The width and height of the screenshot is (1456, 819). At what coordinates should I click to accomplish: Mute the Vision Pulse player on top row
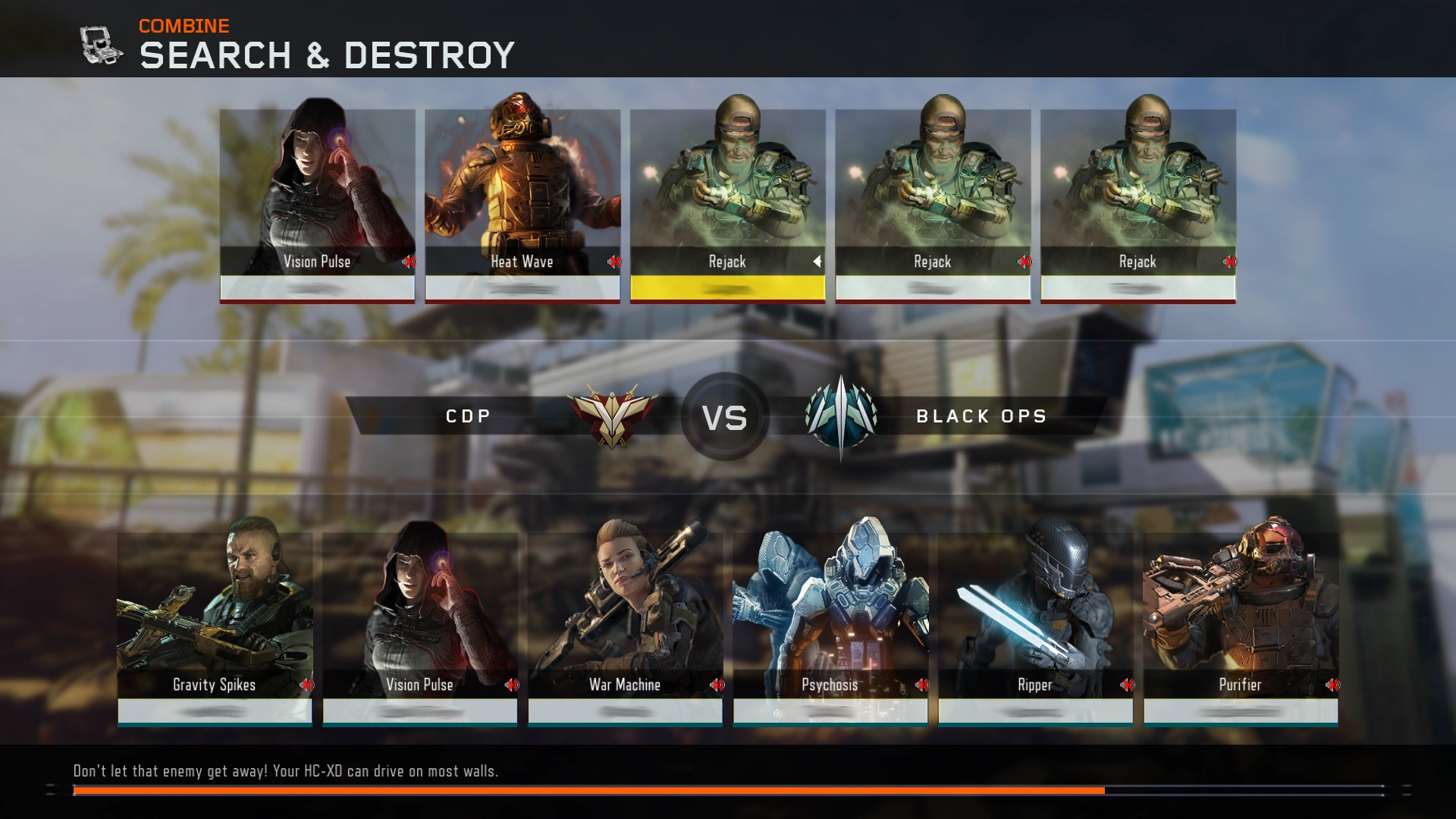408,262
